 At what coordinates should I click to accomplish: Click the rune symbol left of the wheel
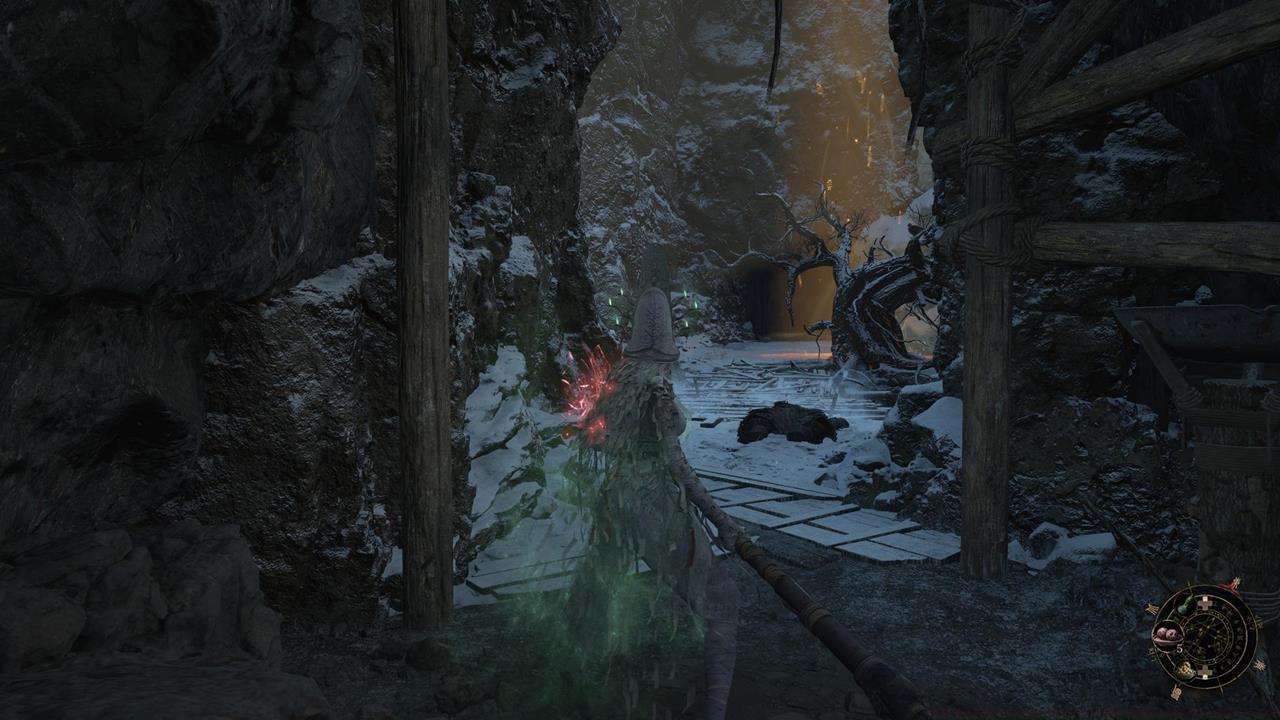tap(1151, 610)
